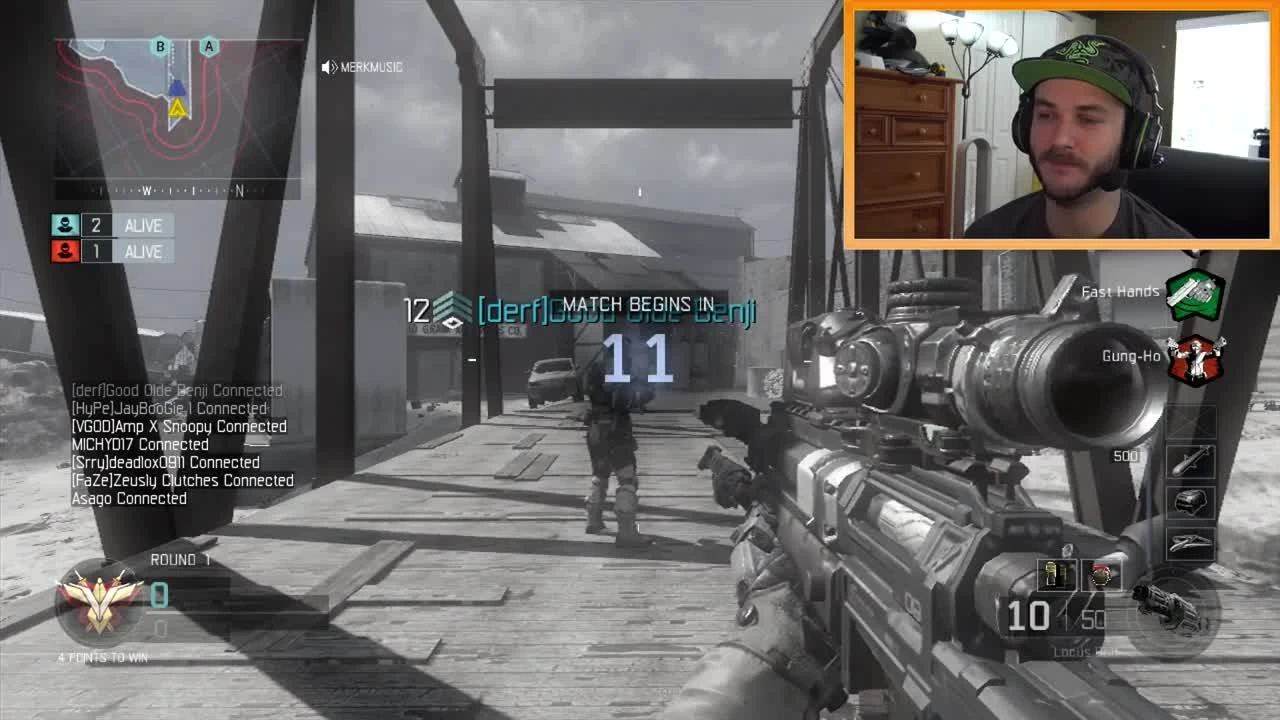Viewport: 1280px width, 720px height.
Task: Toggle the throwing knife equipment slot
Action: 1105,576
